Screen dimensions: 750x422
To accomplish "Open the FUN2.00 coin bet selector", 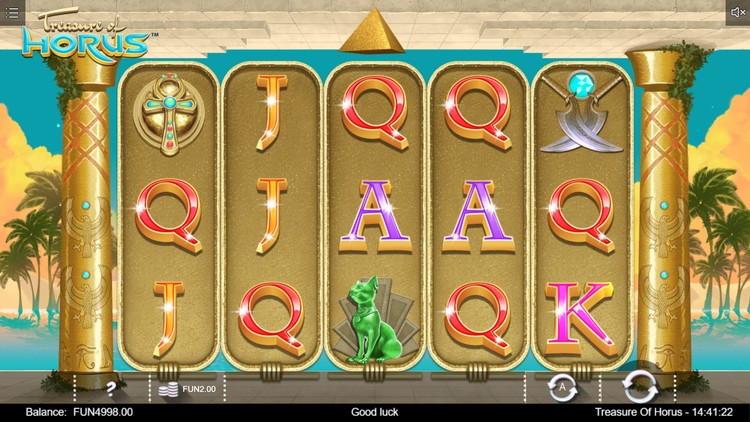I will click(x=187, y=387).
